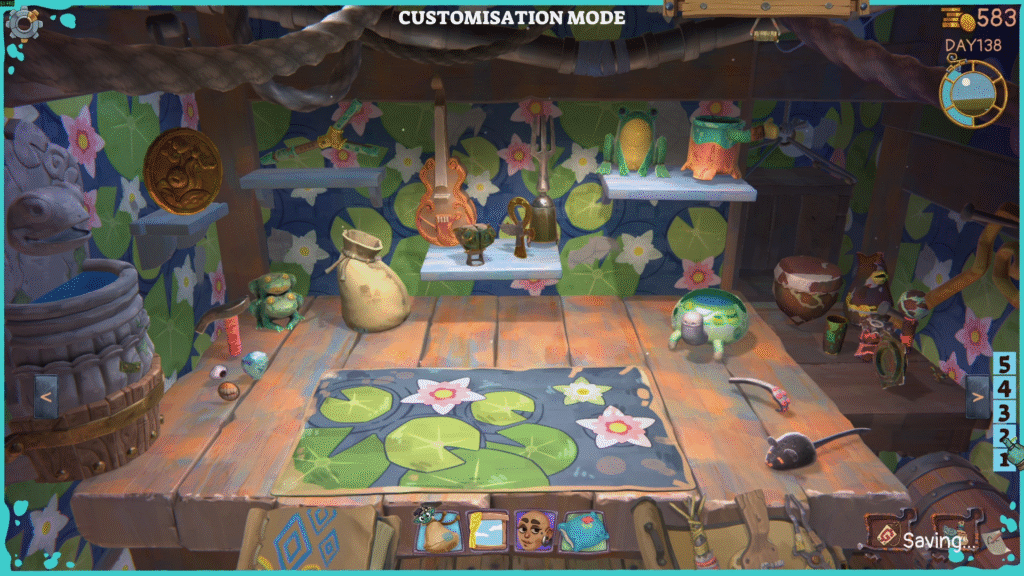This screenshot has width=1024, height=576.
Task: Select the blue cushion customisation category
Action: (583, 531)
